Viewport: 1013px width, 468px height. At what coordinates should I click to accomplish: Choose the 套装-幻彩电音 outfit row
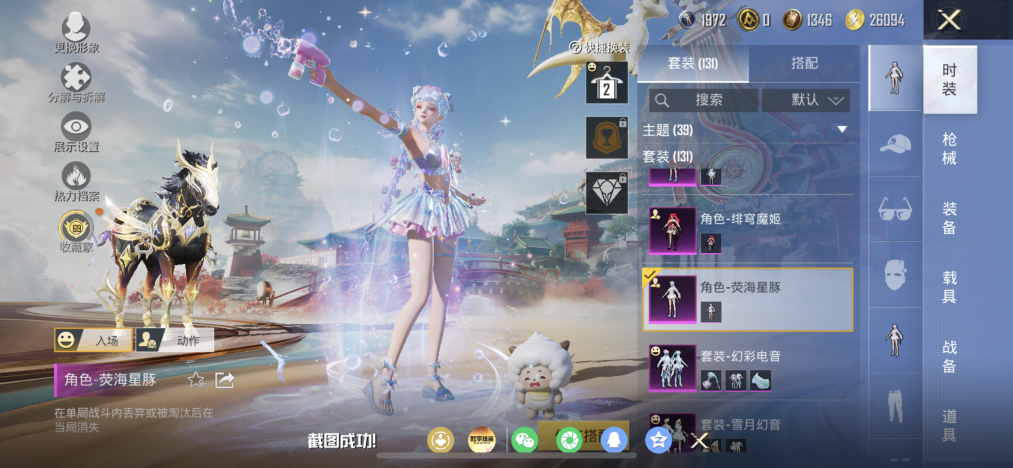click(x=746, y=368)
